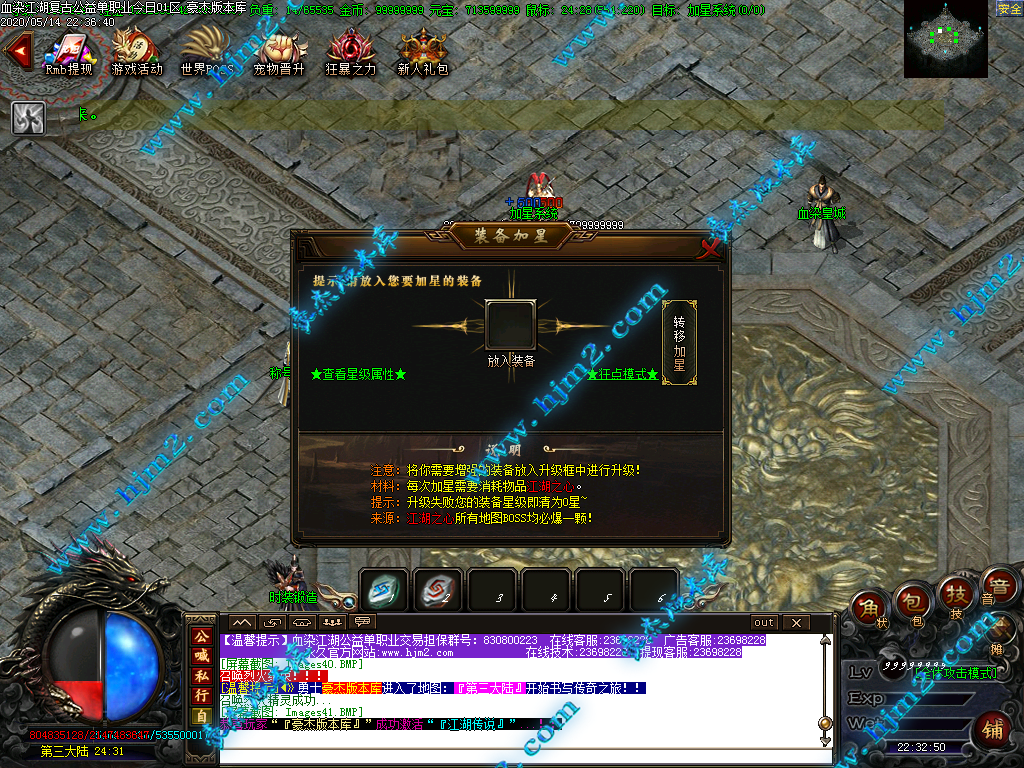Close the 装备加星 equipment star window
1024x768 pixels.
tap(709, 250)
